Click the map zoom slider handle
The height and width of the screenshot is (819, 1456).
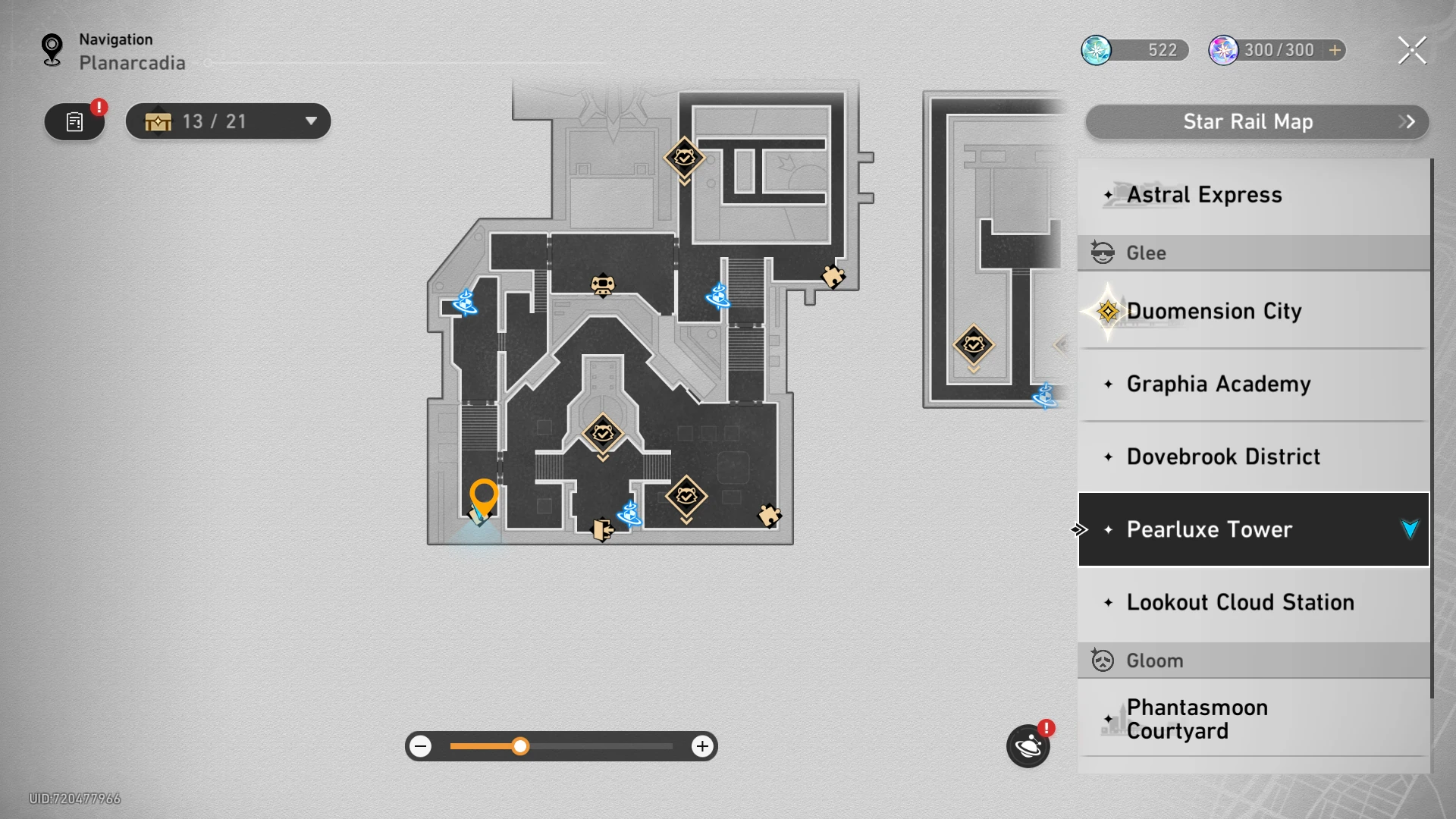coord(520,746)
